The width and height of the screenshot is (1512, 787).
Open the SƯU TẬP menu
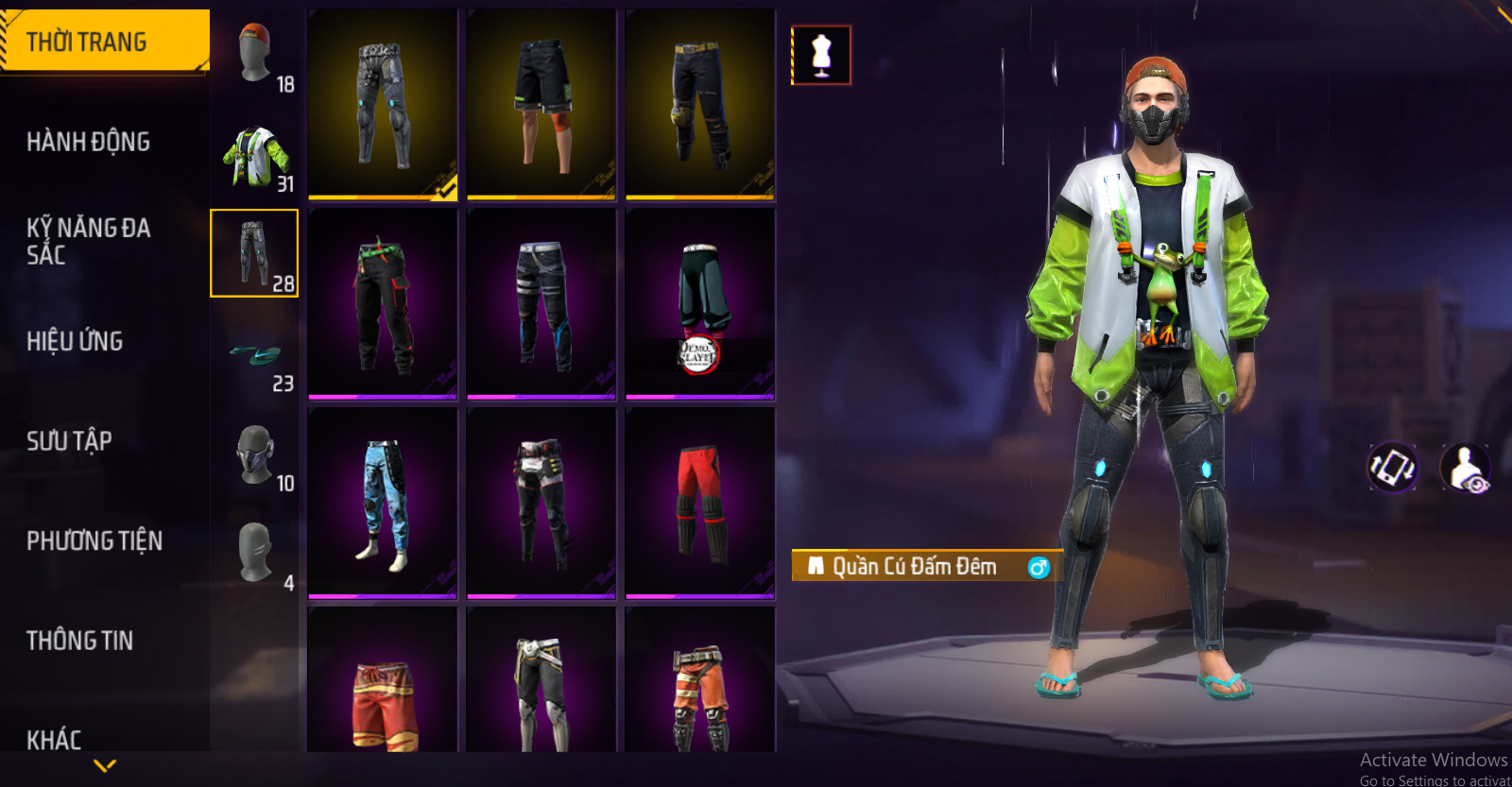pyautogui.click(x=69, y=441)
